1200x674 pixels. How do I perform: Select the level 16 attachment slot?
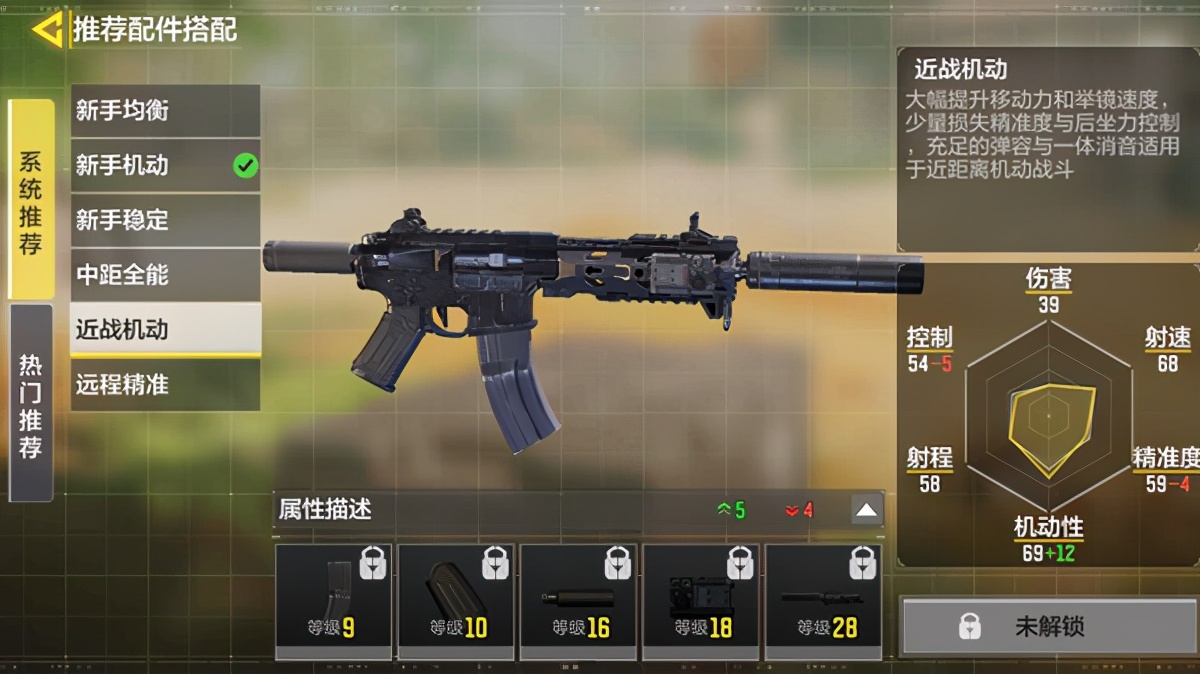[x=578, y=601]
